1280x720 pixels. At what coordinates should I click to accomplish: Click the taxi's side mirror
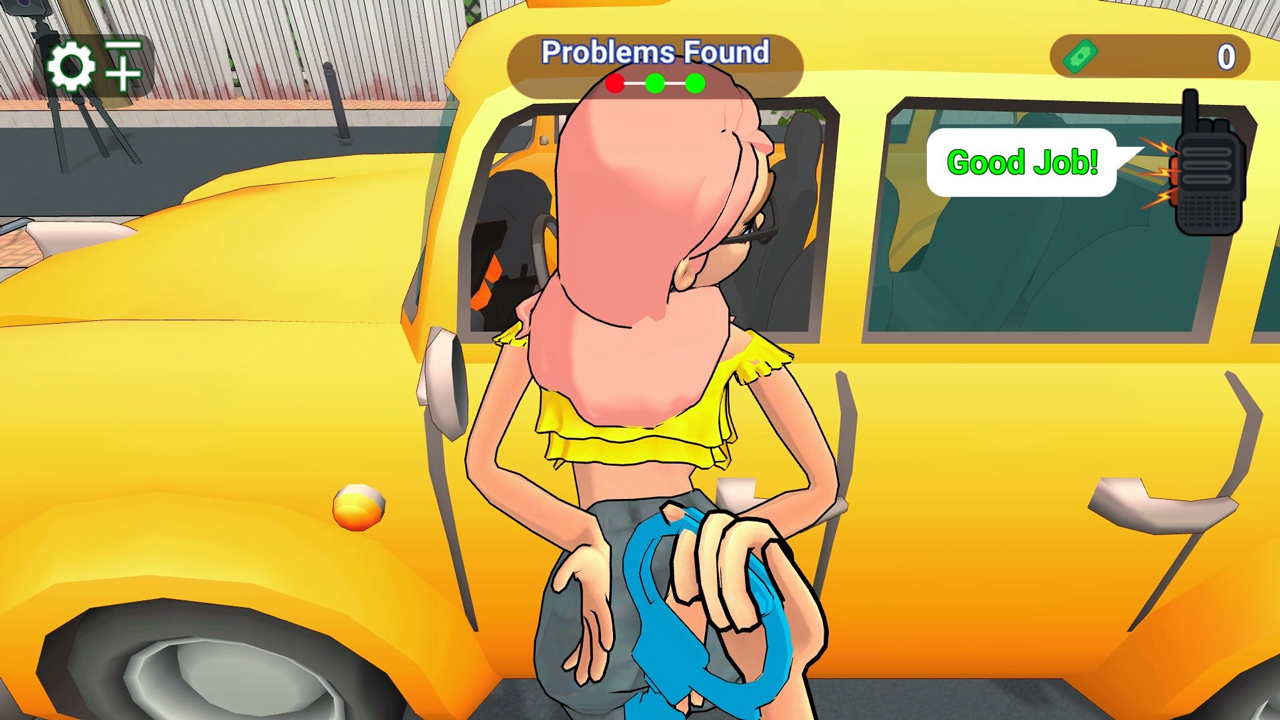coord(437,370)
